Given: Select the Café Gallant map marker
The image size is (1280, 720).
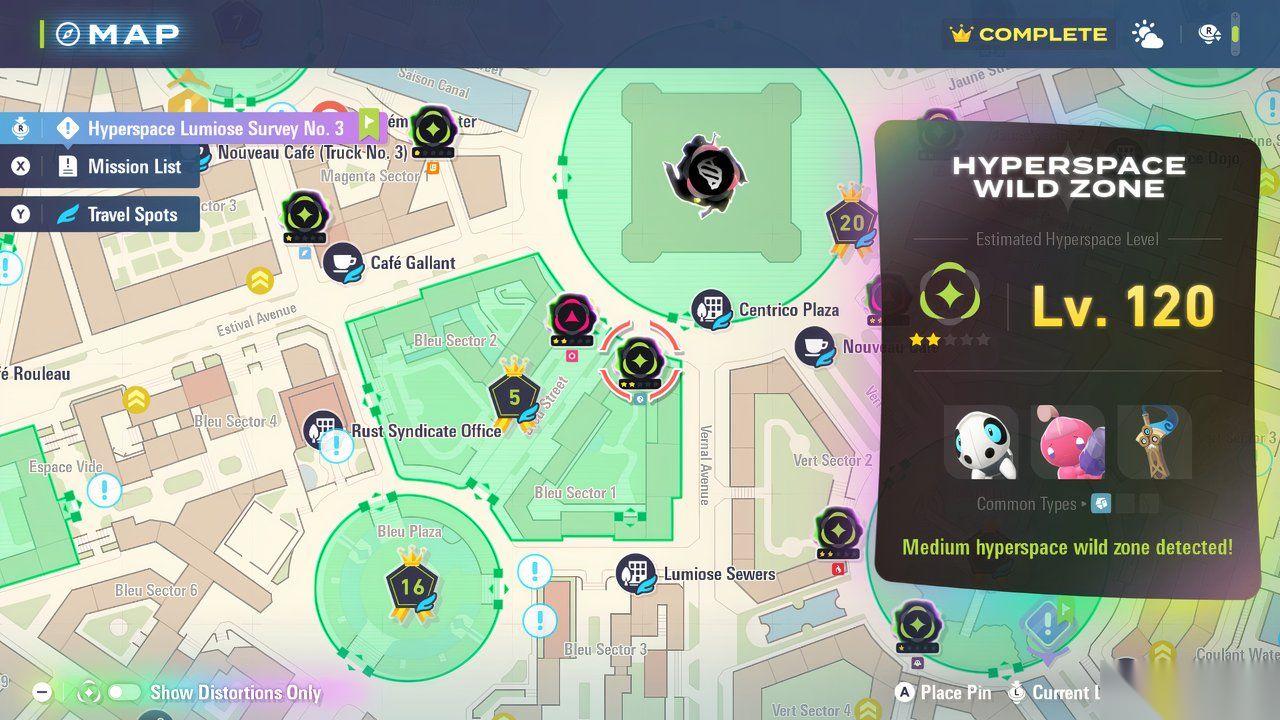Looking at the screenshot, I should 343,263.
